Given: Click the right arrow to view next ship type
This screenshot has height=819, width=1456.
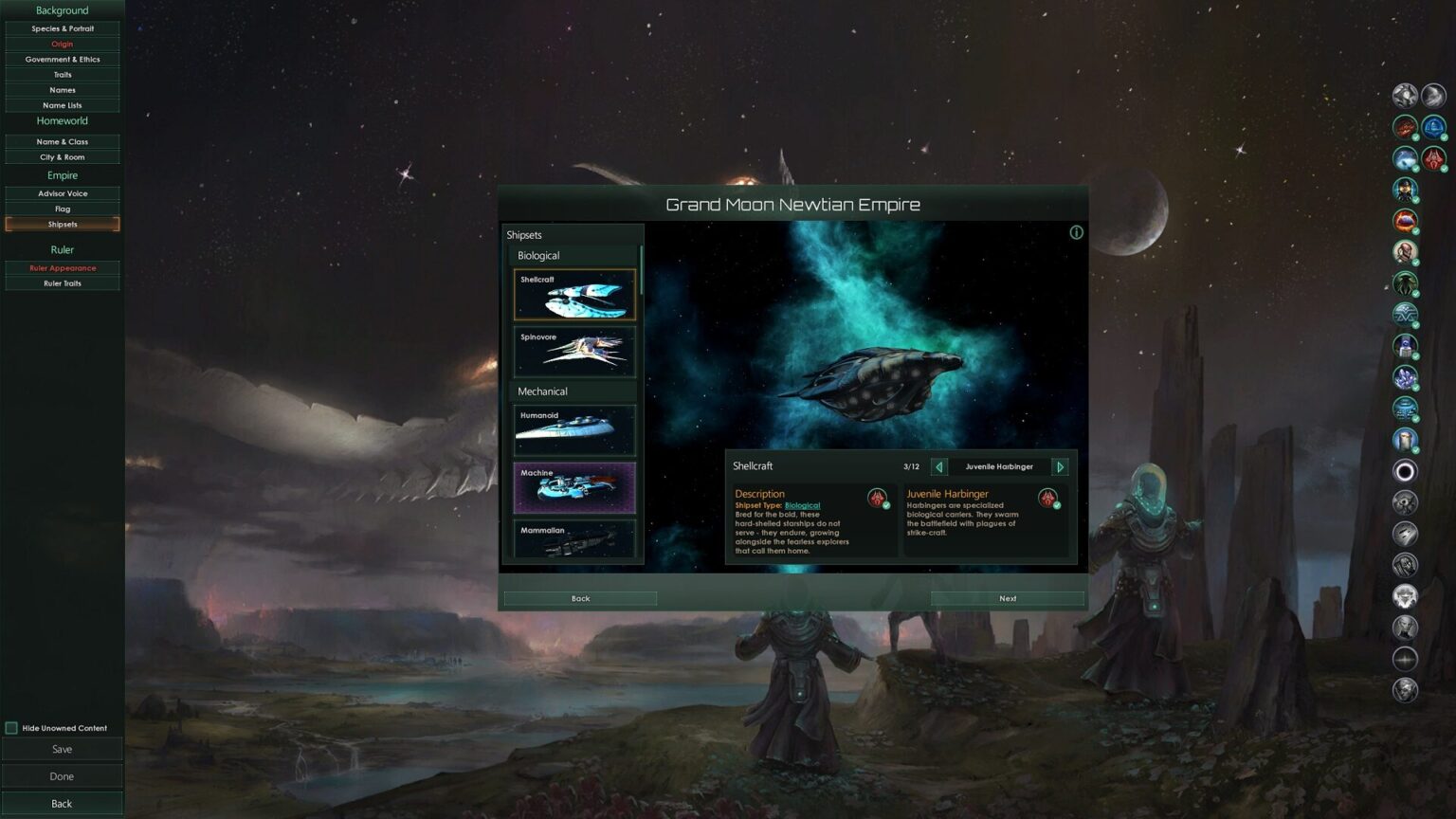Looking at the screenshot, I should (x=1061, y=466).
